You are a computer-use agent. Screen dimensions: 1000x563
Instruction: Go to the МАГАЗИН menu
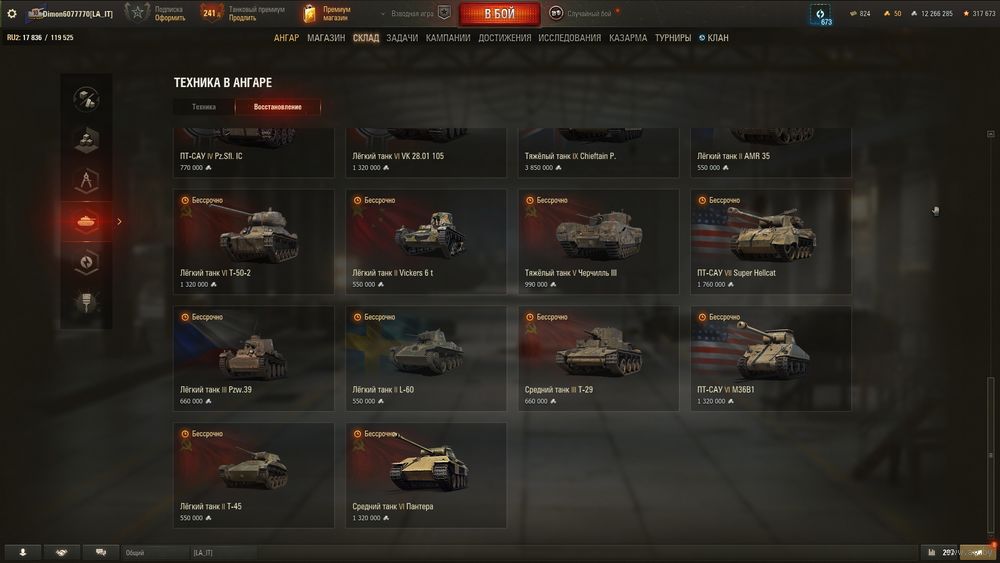click(326, 38)
